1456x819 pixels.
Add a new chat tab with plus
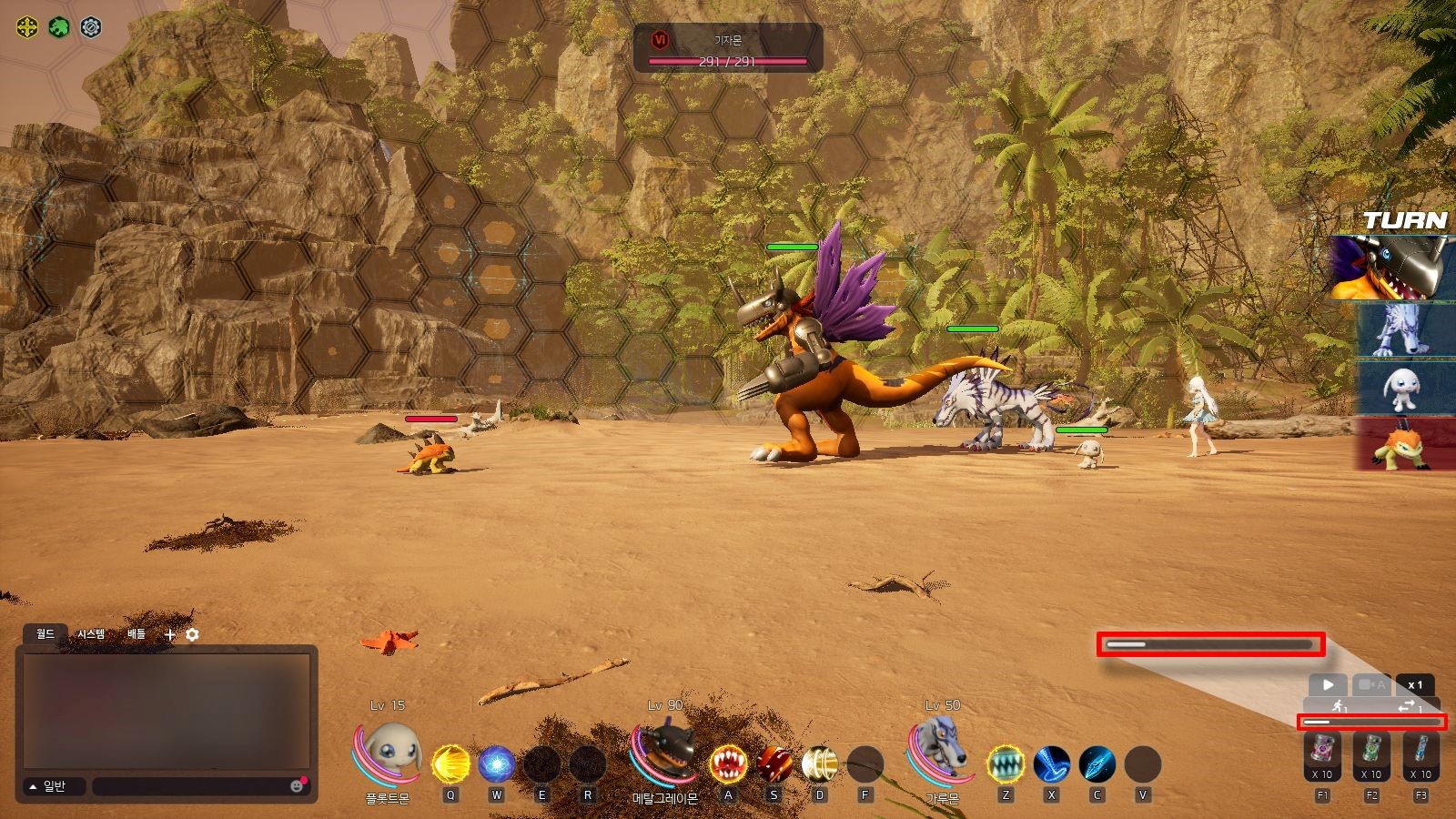(x=169, y=635)
